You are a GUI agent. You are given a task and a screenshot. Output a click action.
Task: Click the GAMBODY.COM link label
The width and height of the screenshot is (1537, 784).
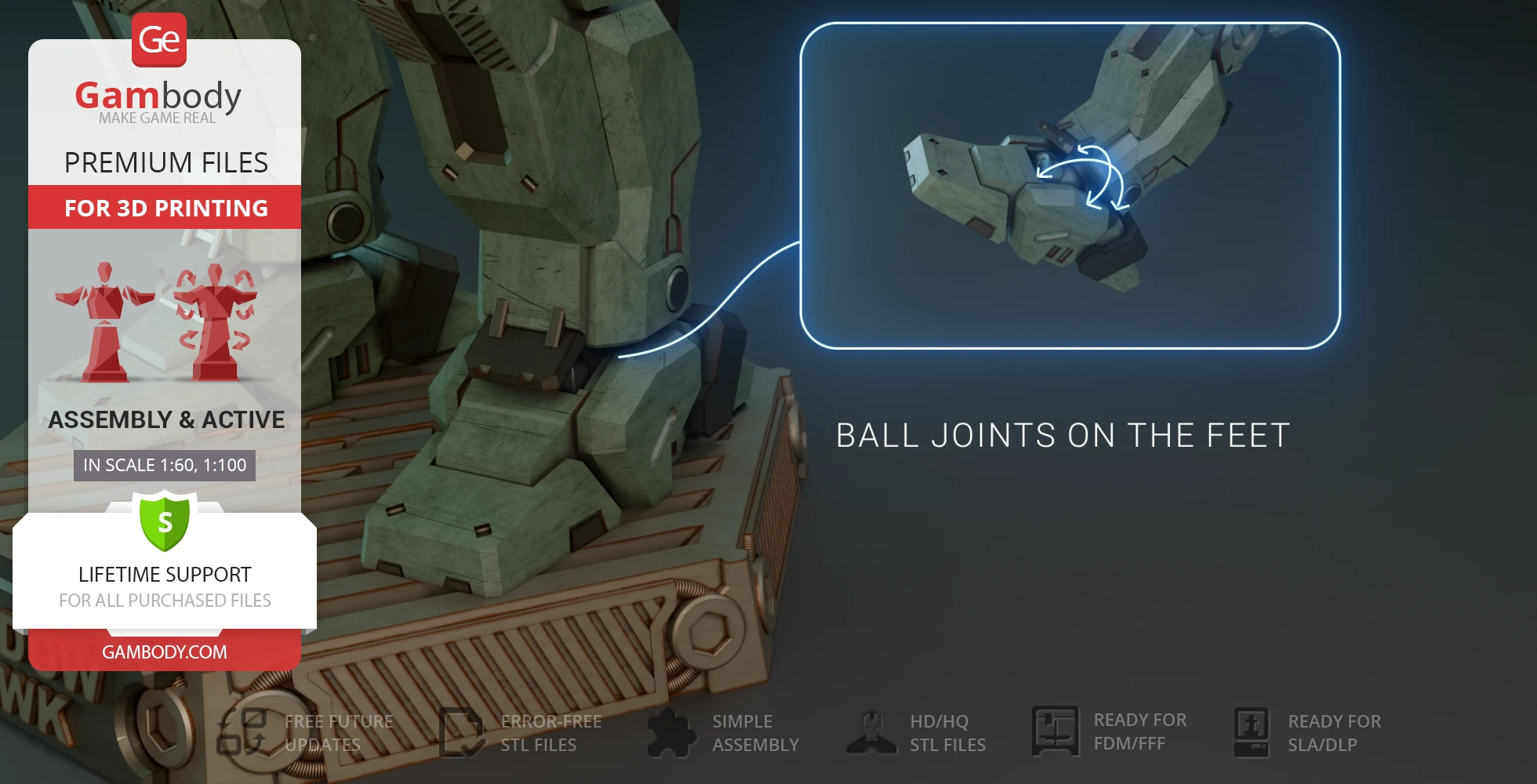165,652
